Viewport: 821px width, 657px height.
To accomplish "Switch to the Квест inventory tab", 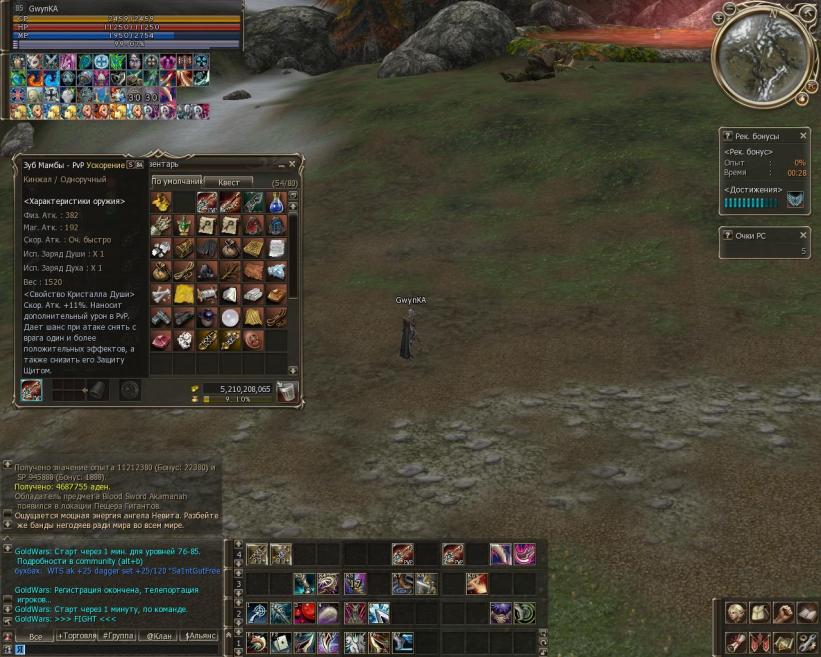I will tap(229, 183).
